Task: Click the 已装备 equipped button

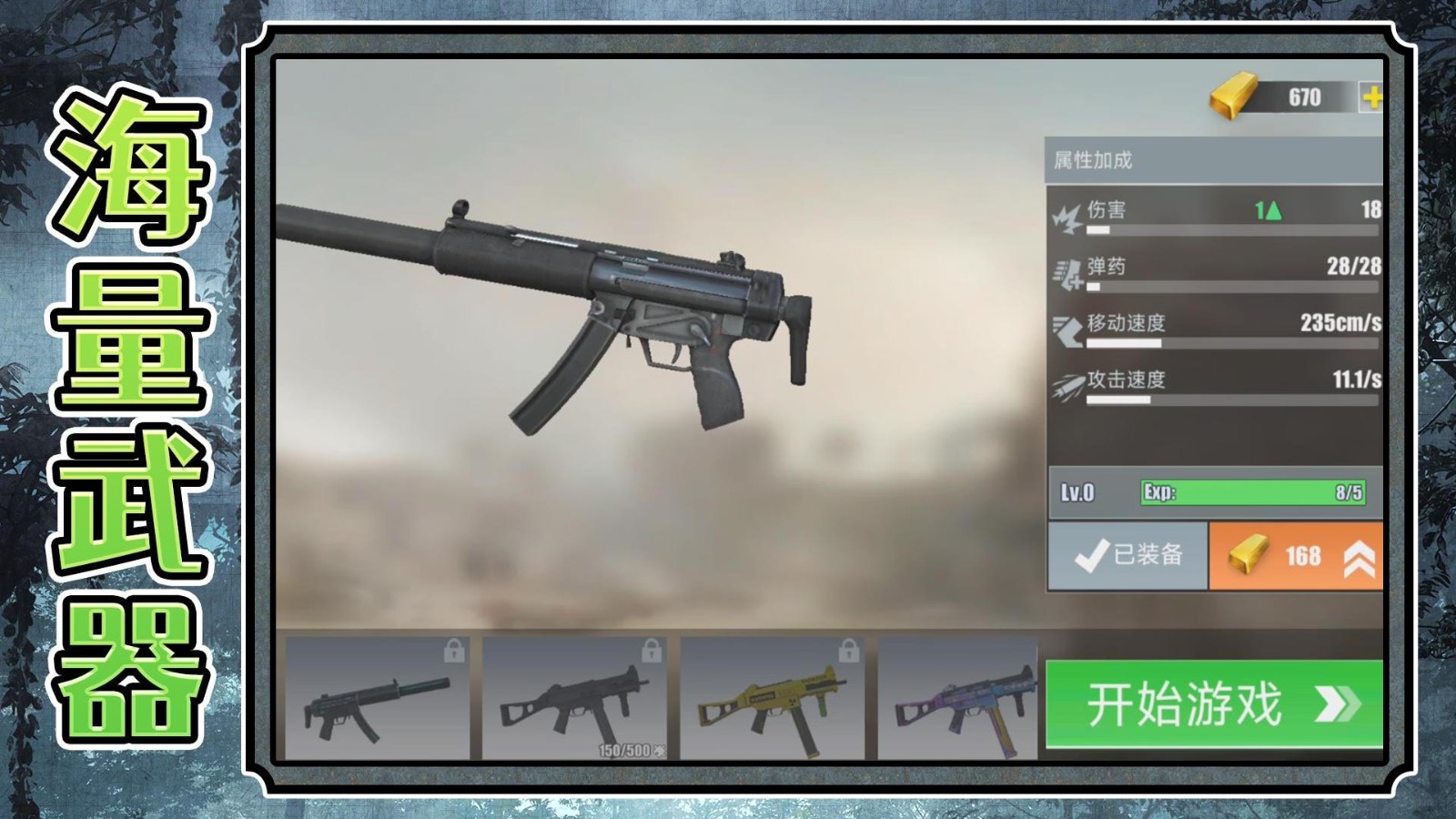Action: tap(1128, 556)
